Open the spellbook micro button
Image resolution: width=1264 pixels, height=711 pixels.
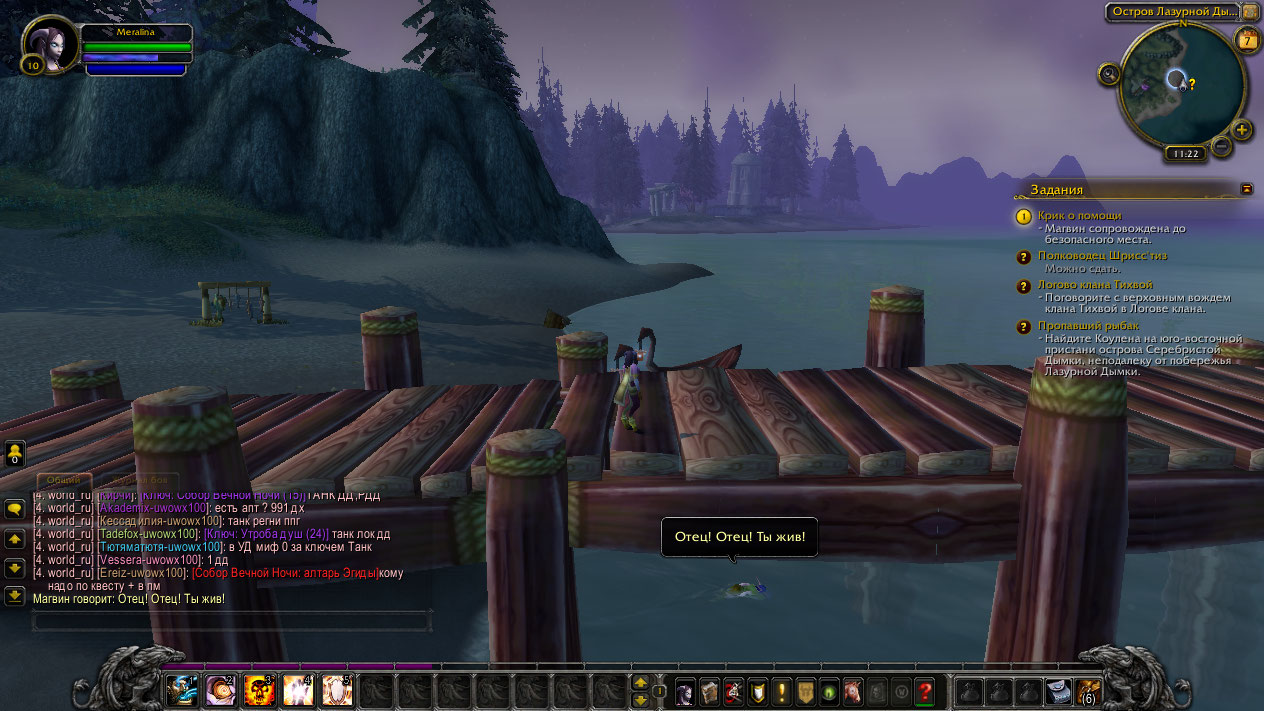709,690
